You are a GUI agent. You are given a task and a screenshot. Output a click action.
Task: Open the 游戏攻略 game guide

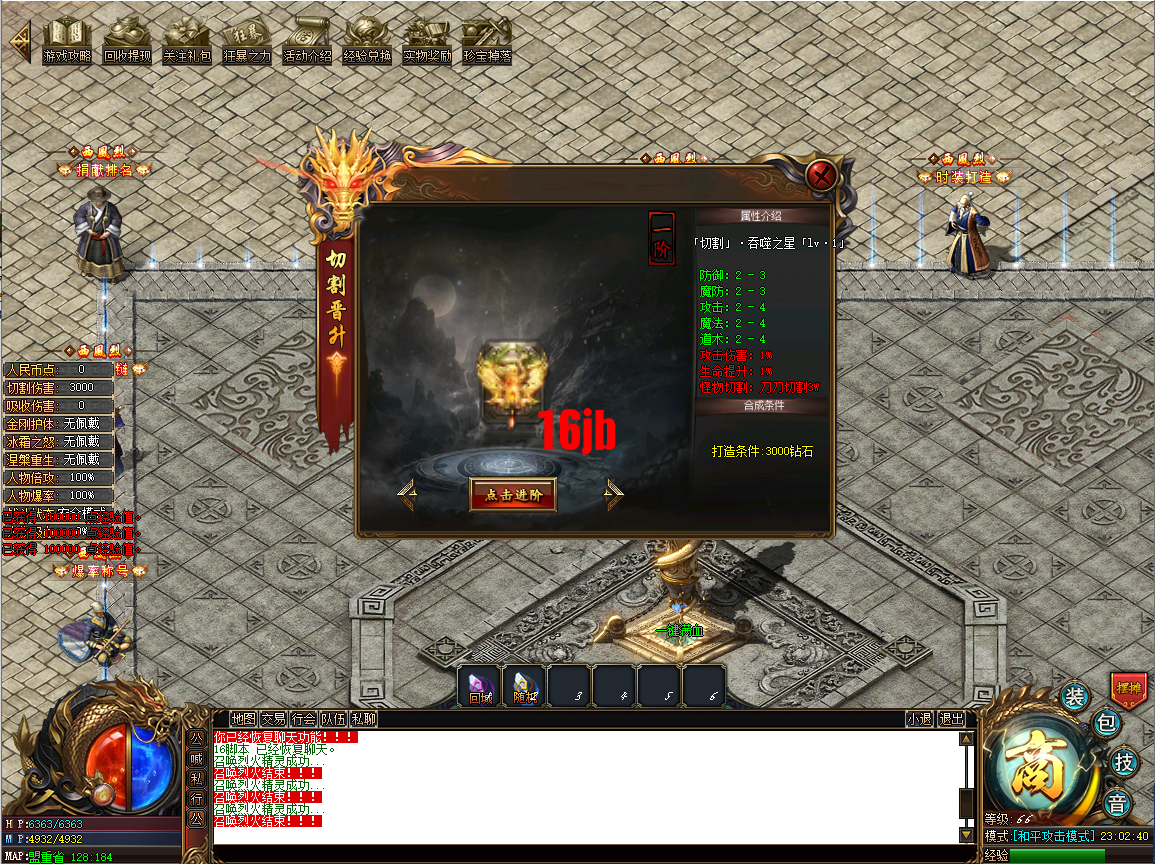[67, 42]
